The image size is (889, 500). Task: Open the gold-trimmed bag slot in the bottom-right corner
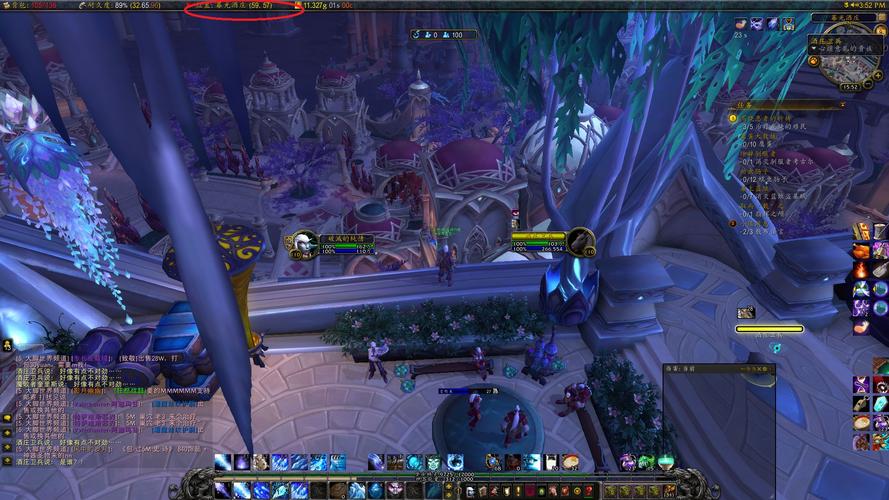tap(880, 483)
